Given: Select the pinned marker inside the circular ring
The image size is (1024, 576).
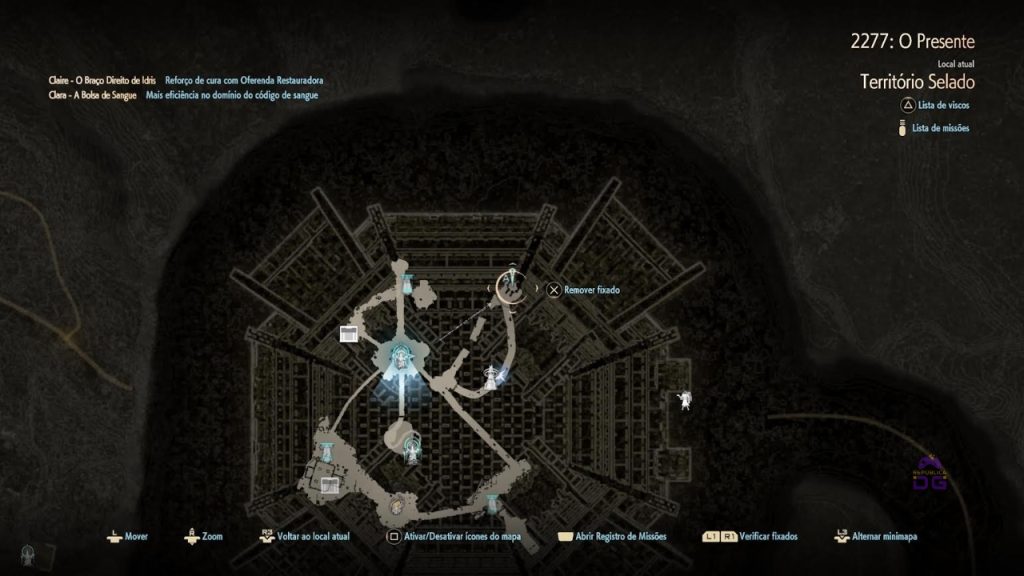Looking at the screenshot, I should coord(512,285).
